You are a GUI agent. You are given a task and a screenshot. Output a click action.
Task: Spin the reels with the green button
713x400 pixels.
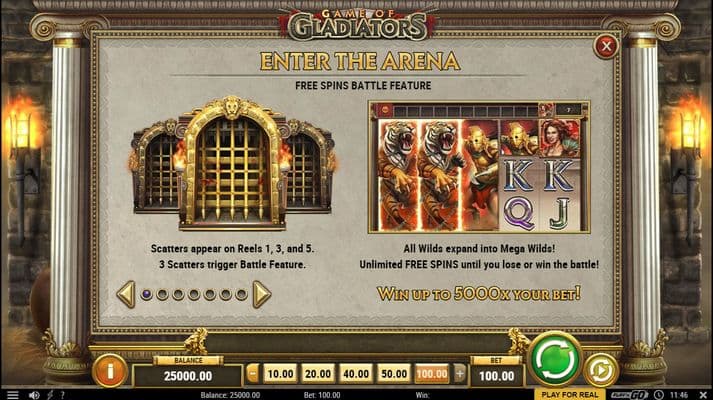(x=555, y=360)
